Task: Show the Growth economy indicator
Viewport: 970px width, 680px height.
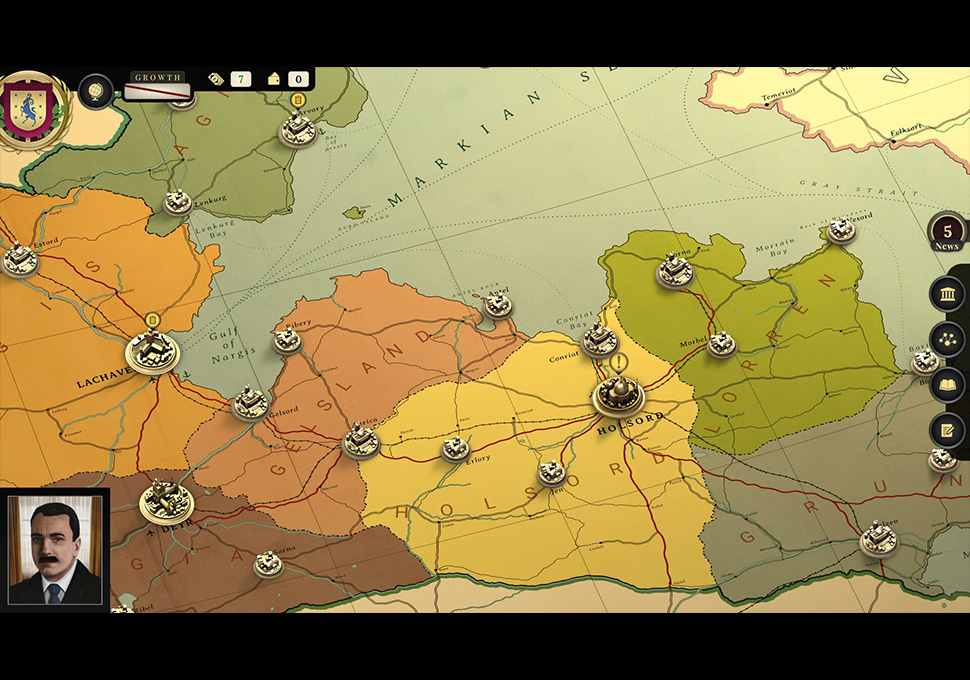Action: [158, 88]
